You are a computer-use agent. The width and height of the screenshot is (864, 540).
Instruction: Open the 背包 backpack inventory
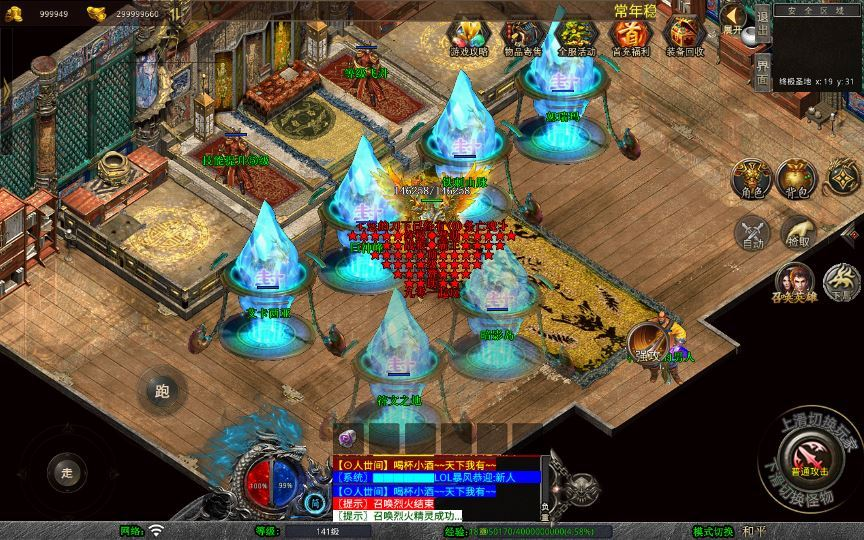(x=795, y=178)
